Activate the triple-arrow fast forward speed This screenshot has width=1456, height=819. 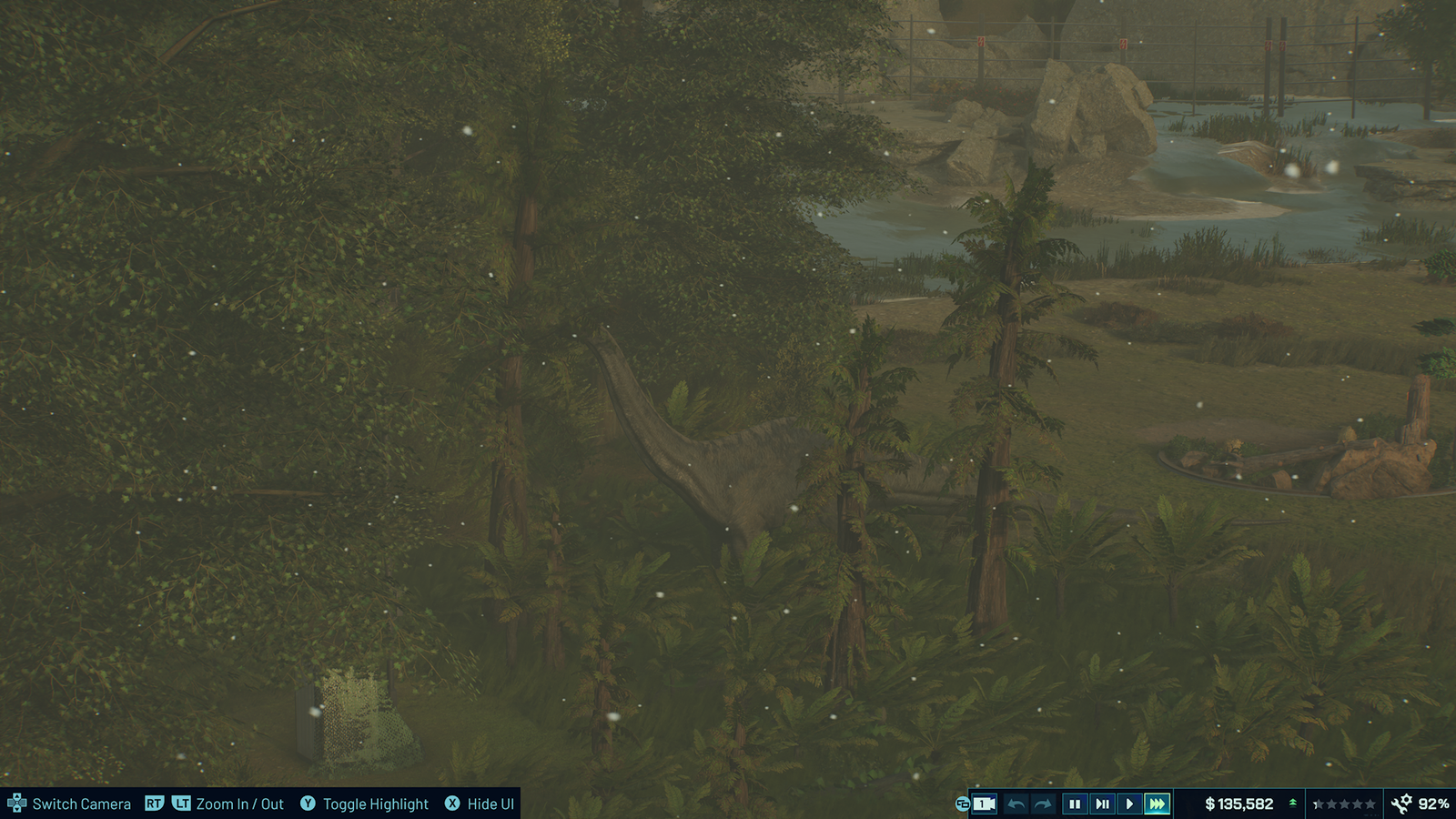tap(1157, 804)
